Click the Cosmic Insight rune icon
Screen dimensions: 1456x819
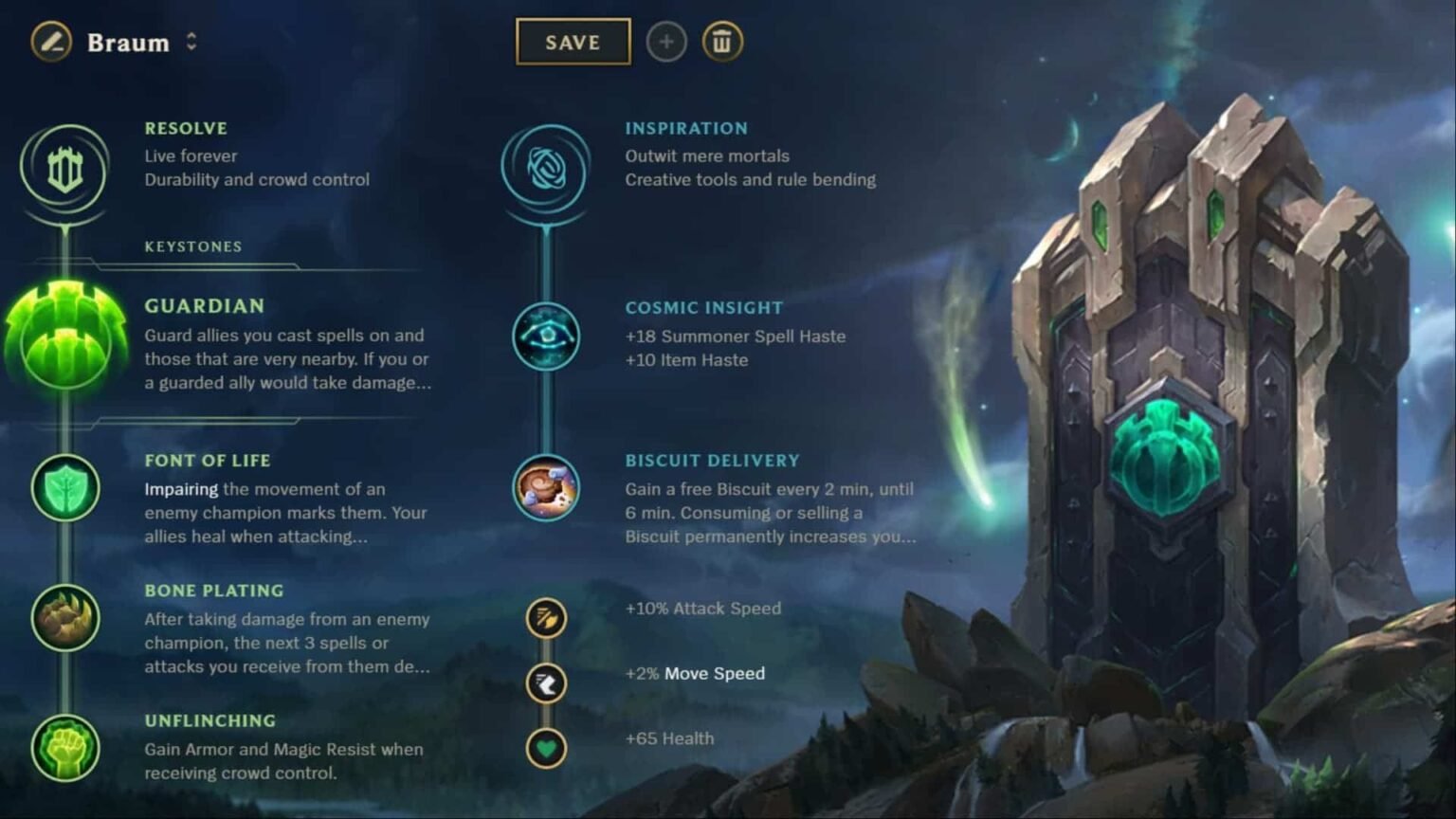click(x=546, y=337)
